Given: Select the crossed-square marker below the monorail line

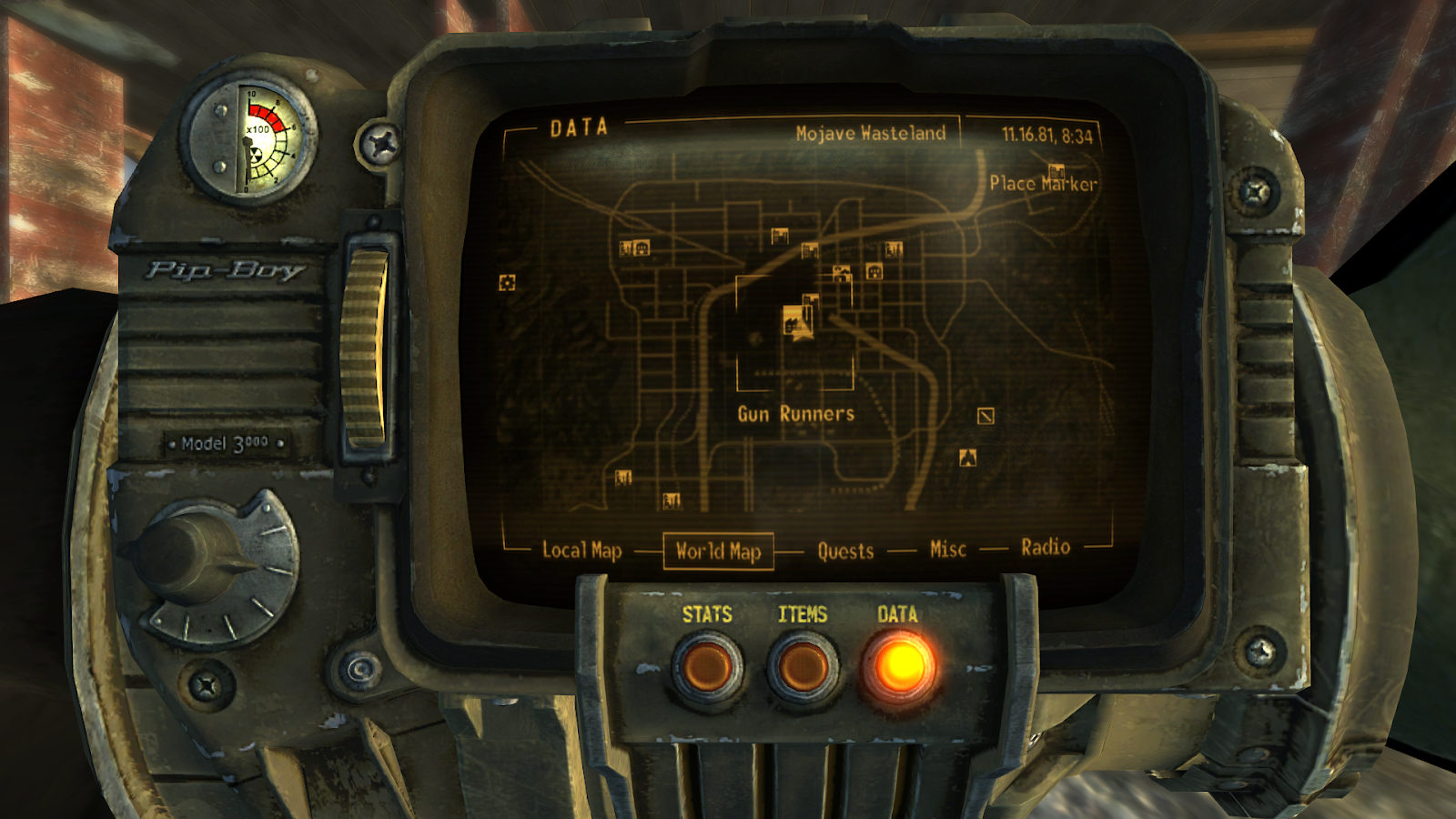Looking at the screenshot, I should tap(985, 417).
